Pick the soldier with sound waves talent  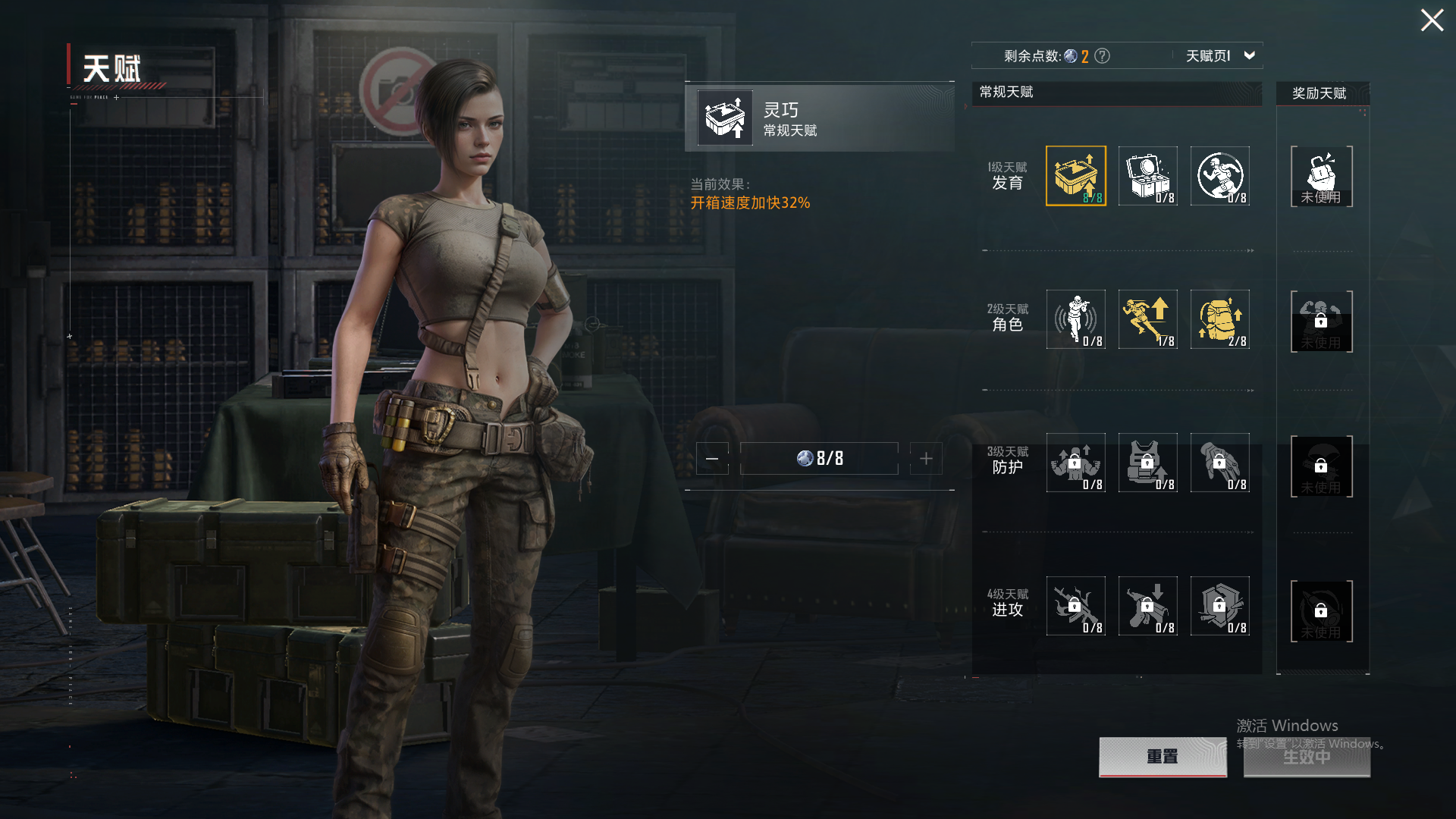(1075, 319)
